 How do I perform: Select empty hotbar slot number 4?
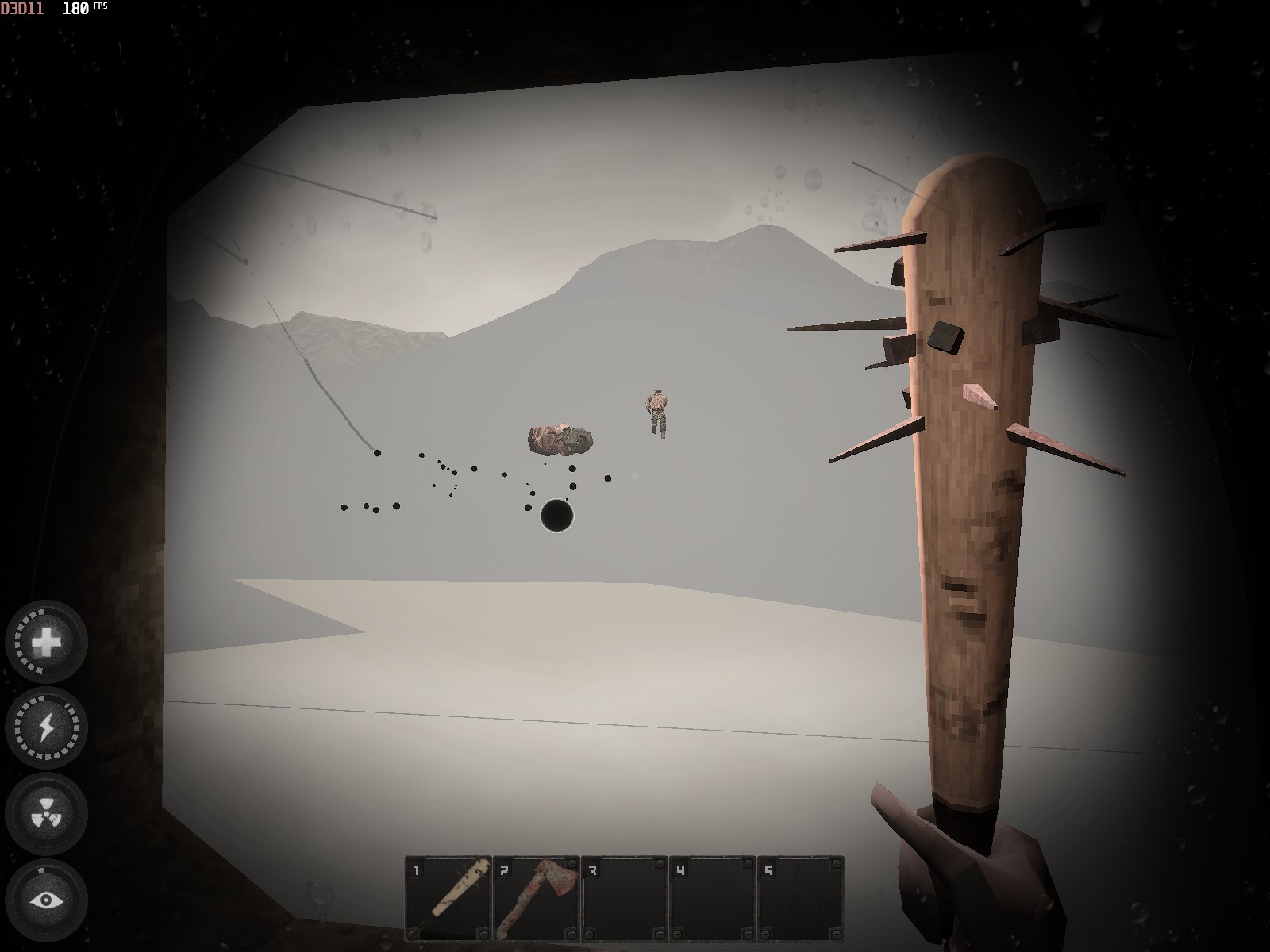tap(713, 897)
